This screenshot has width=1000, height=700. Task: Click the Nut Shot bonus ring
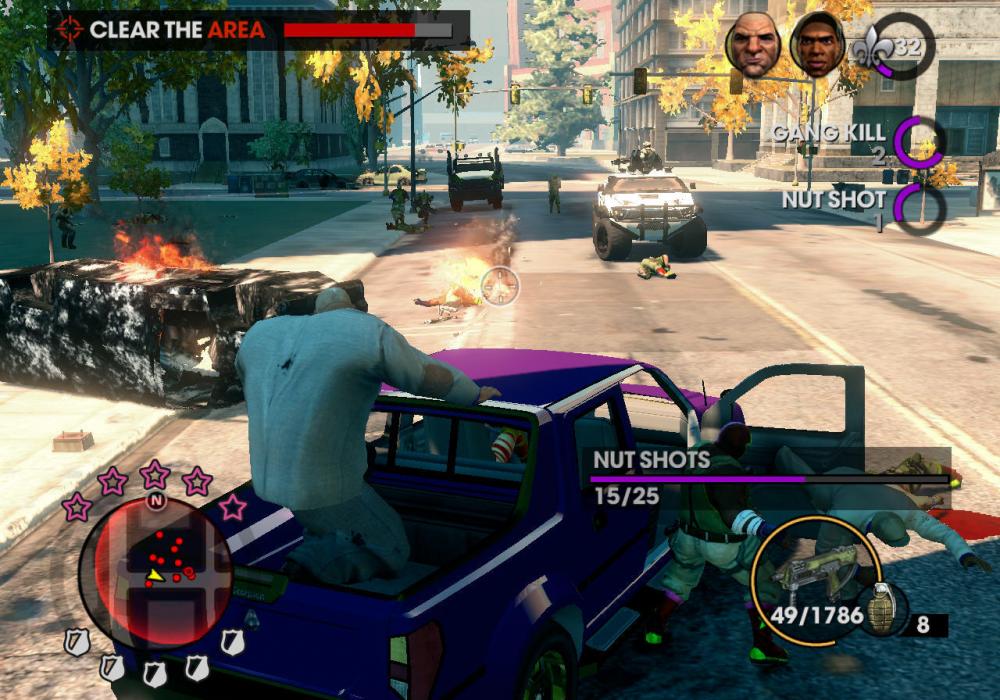(x=919, y=207)
